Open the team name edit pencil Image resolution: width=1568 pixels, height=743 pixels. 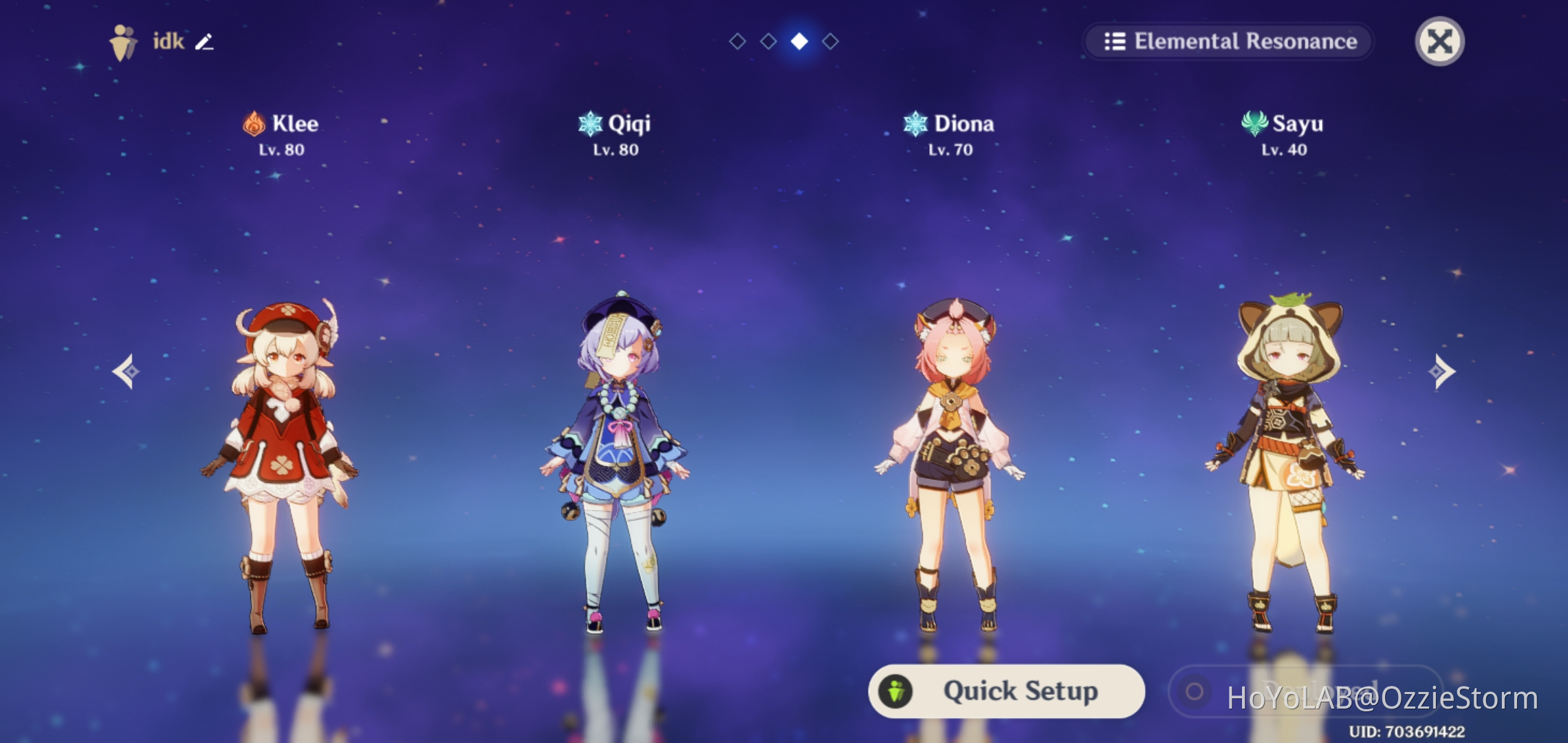pos(204,43)
